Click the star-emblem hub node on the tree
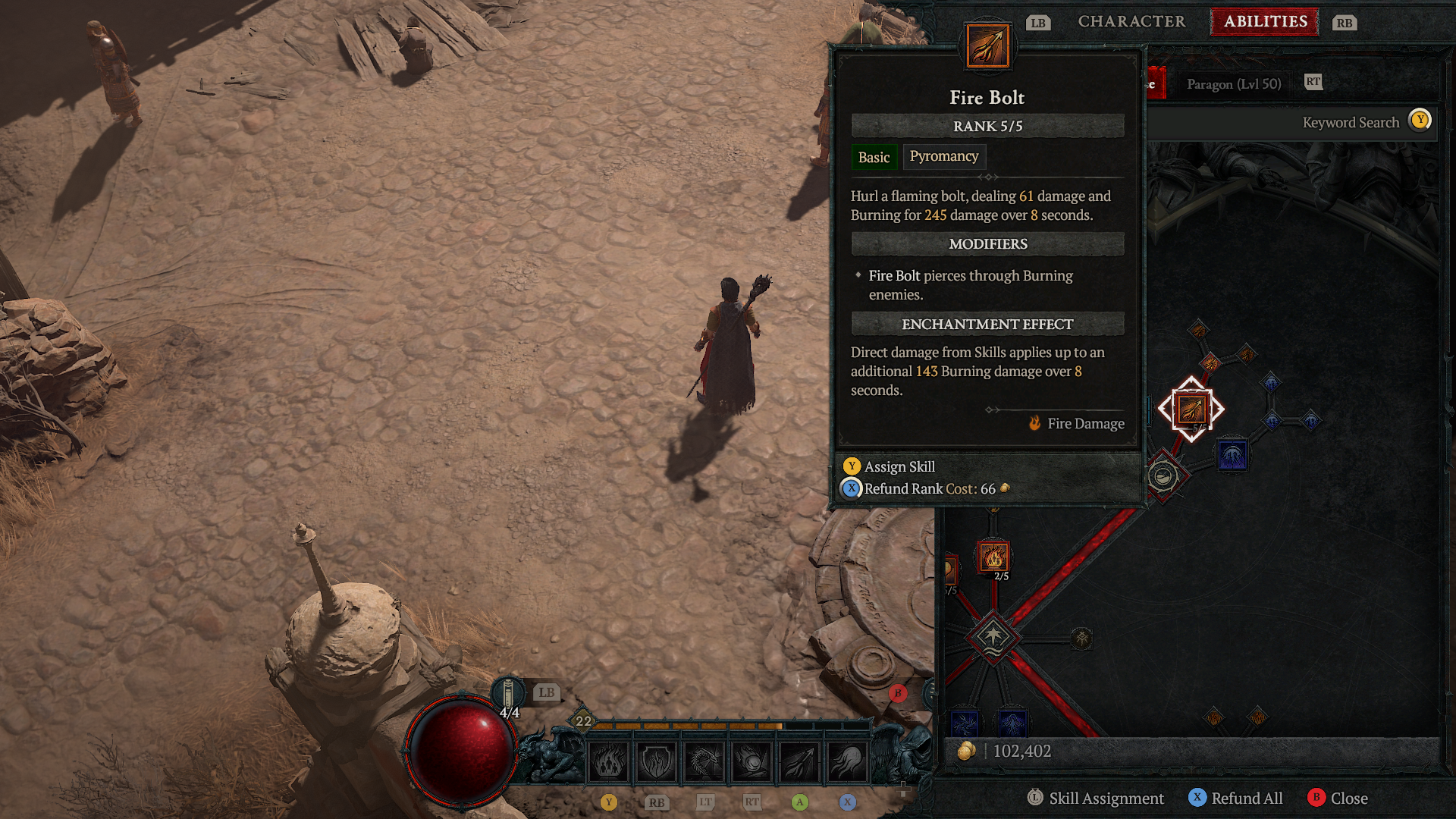Viewport: 1456px width, 819px height. pyautogui.click(x=993, y=636)
